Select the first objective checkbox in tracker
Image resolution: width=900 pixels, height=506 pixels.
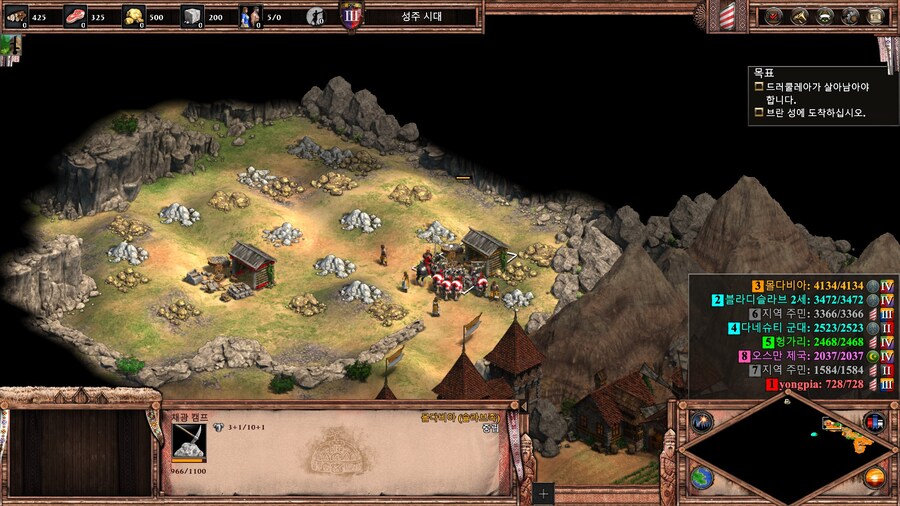[759, 87]
